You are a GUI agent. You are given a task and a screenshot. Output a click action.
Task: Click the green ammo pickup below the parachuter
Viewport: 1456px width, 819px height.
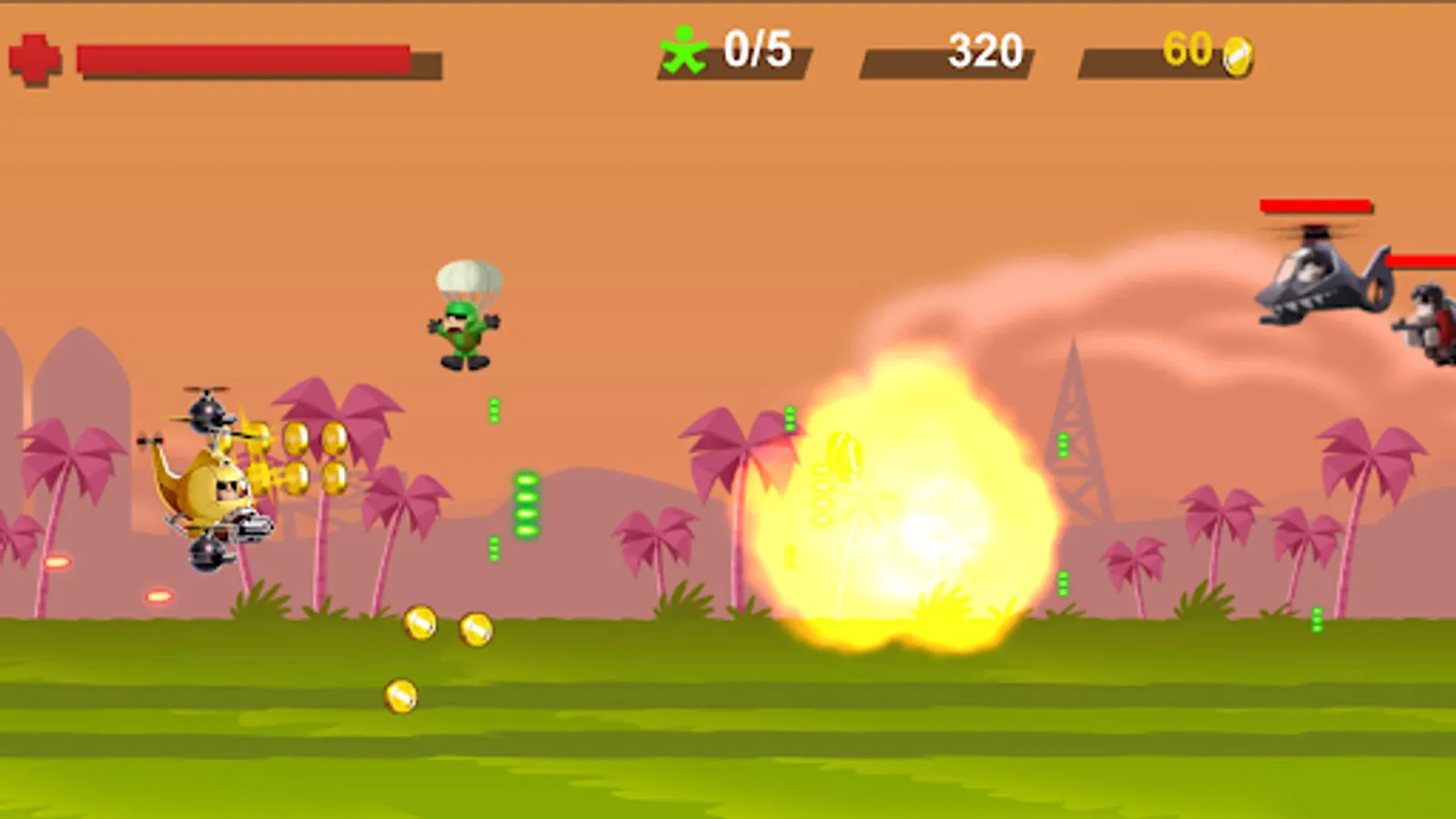(496, 409)
